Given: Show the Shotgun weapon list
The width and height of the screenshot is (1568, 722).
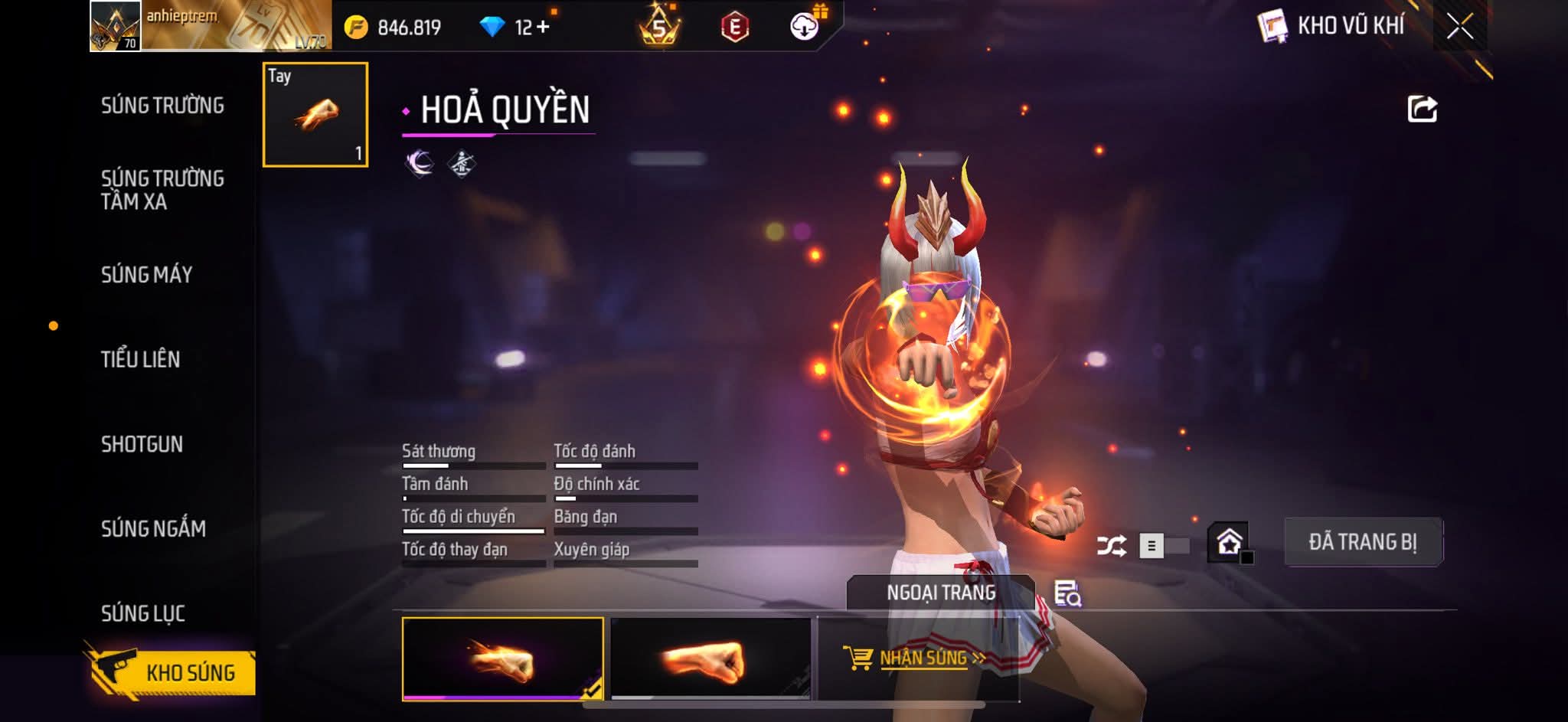Looking at the screenshot, I should (x=142, y=444).
